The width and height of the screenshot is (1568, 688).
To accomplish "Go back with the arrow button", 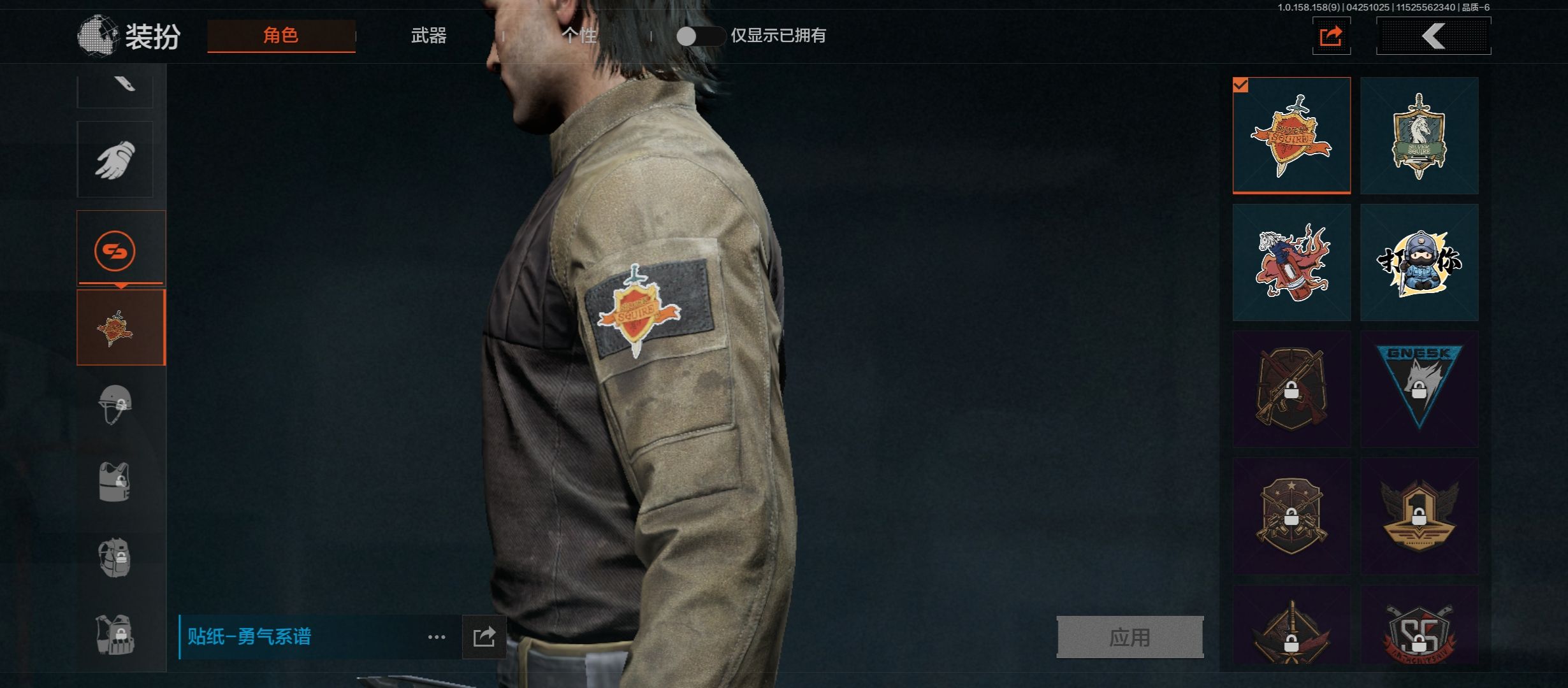I will coord(1434,36).
